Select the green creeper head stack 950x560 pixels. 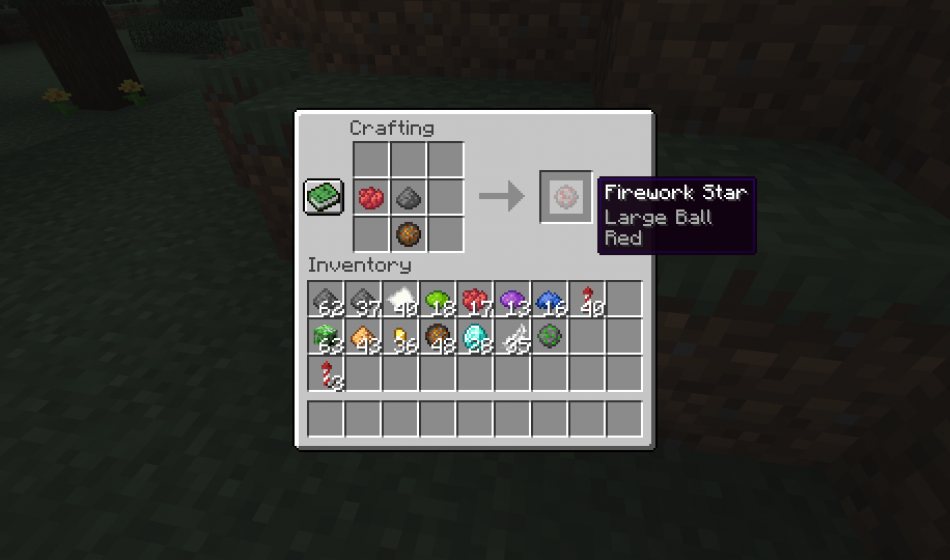[x=325, y=337]
